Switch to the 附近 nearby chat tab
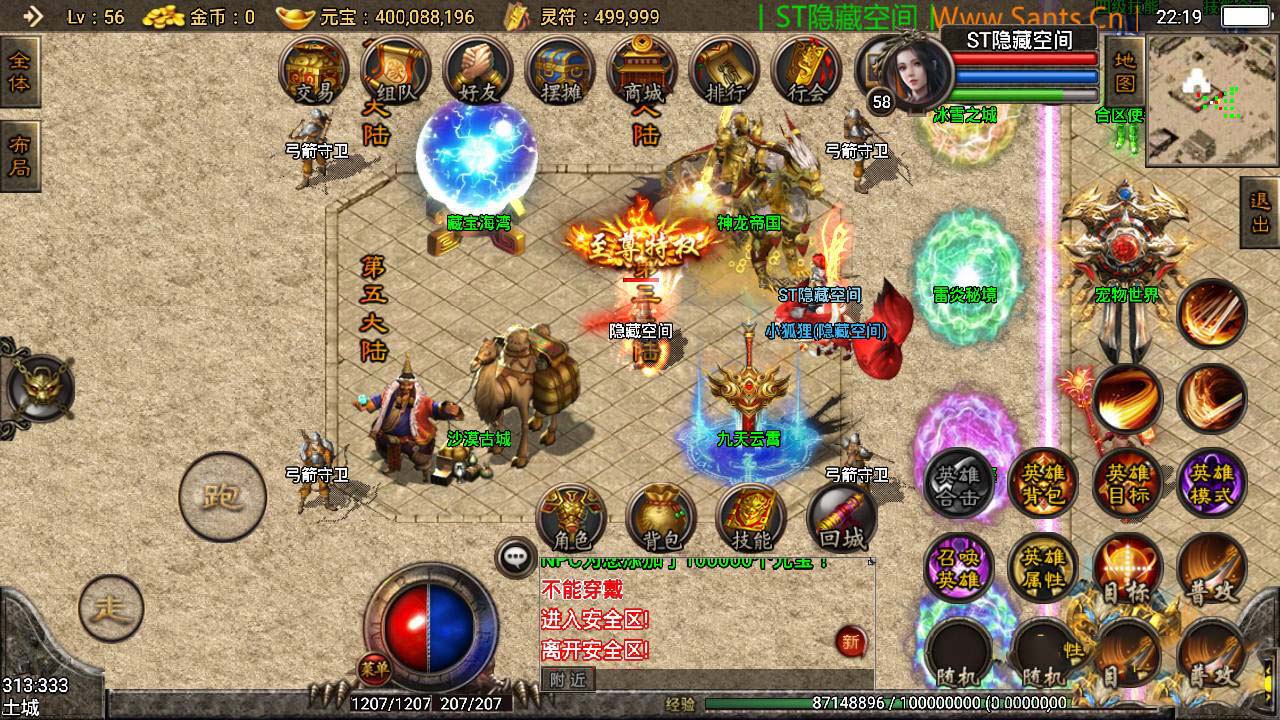This screenshot has height=720, width=1280. [x=567, y=680]
